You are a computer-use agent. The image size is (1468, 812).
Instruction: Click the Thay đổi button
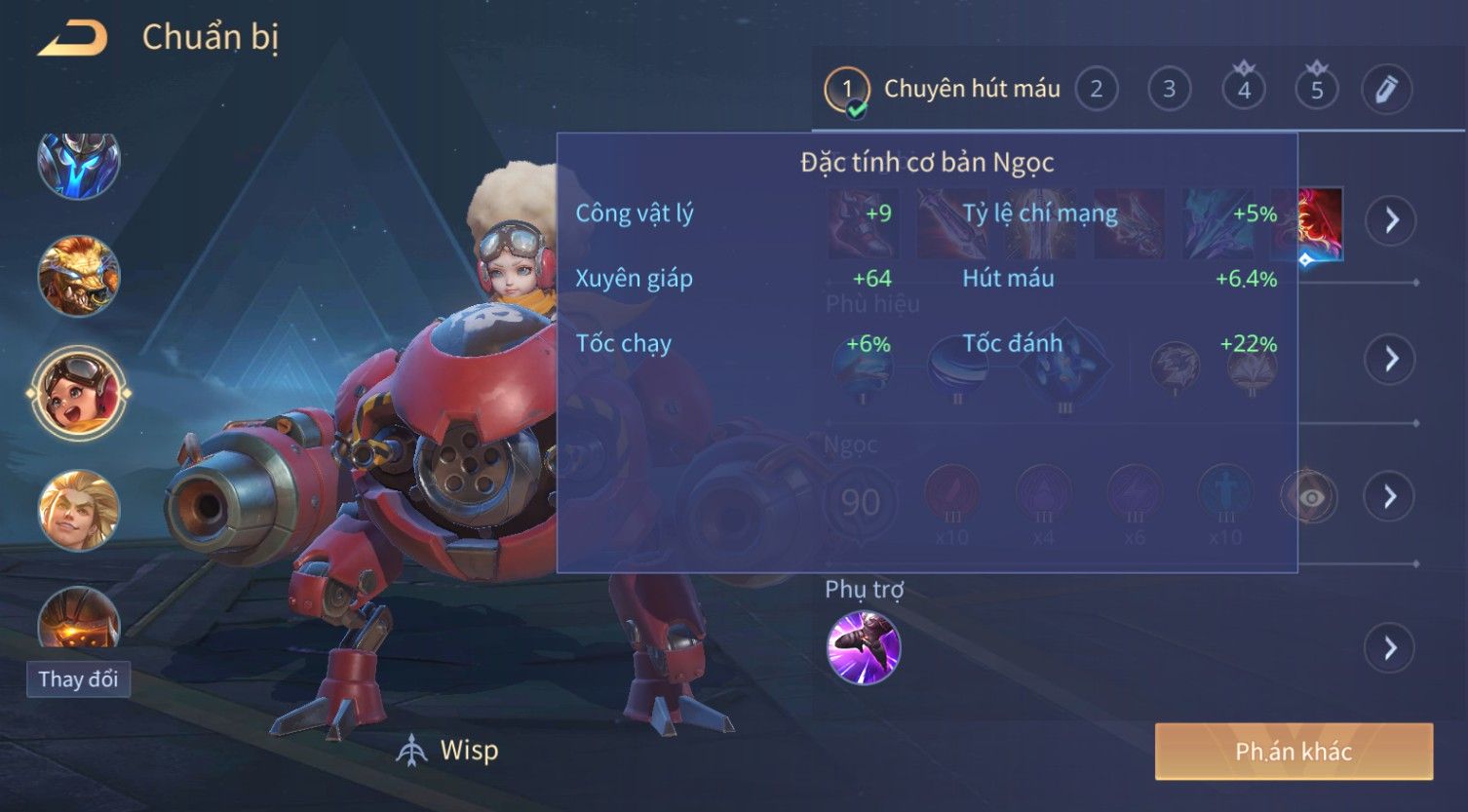tap(78, 679)
